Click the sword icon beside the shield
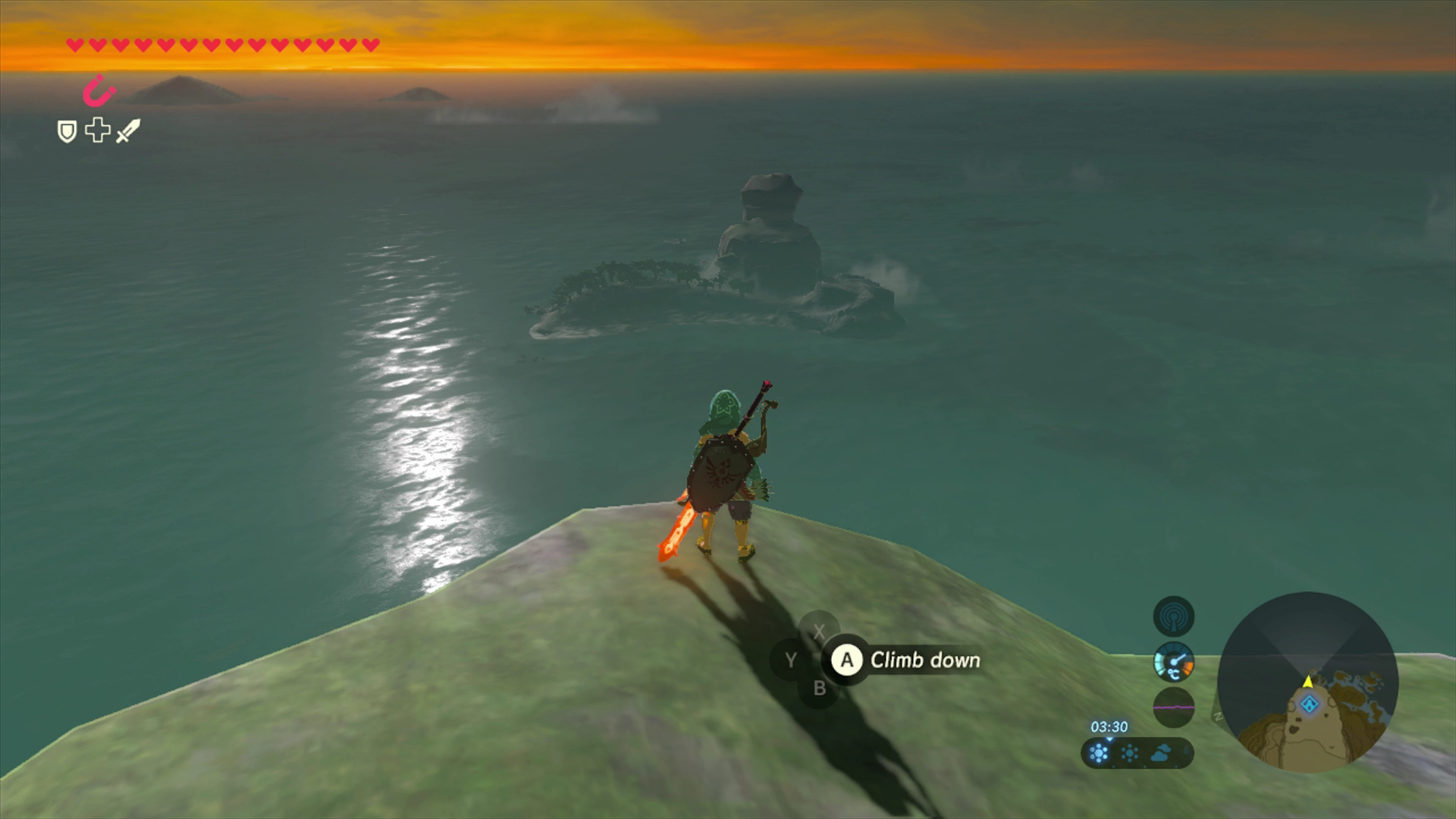The image size is (1456, 819). tap(129, 132)
